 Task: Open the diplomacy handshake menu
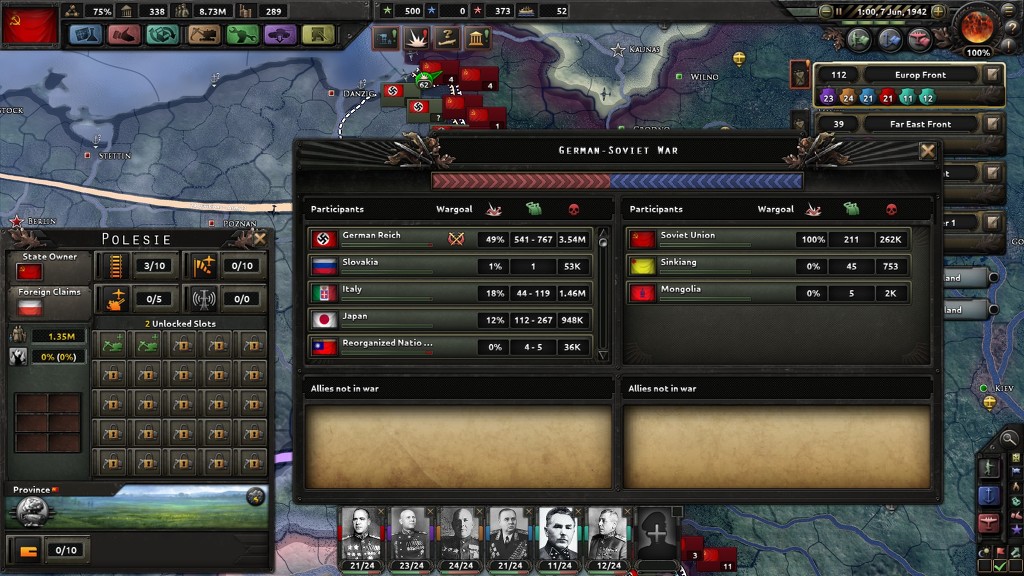coord(124,35)
